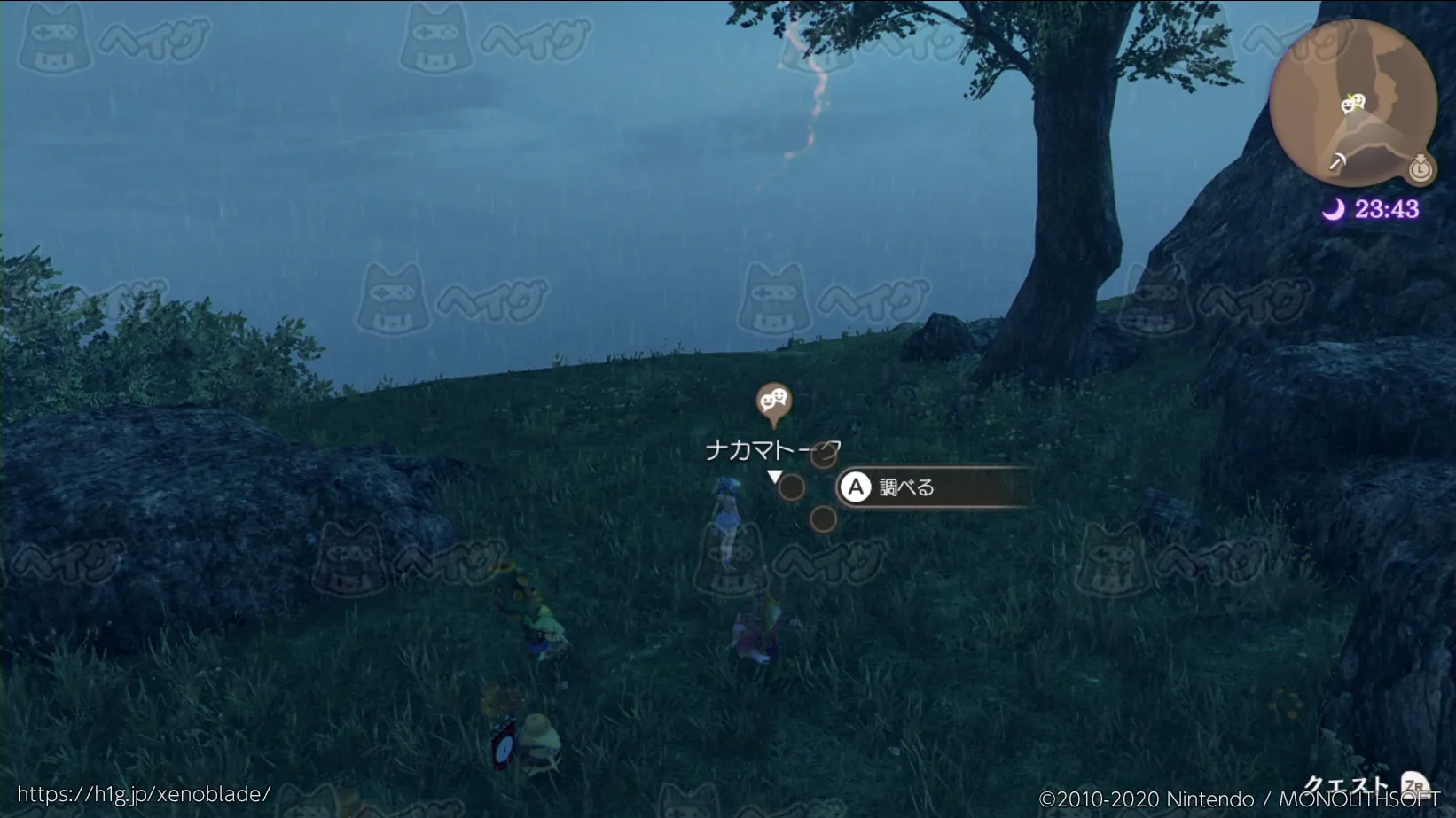Click the ナカマトーク heart-to-heart marker
1456x818 pixels.
point(773,403)
